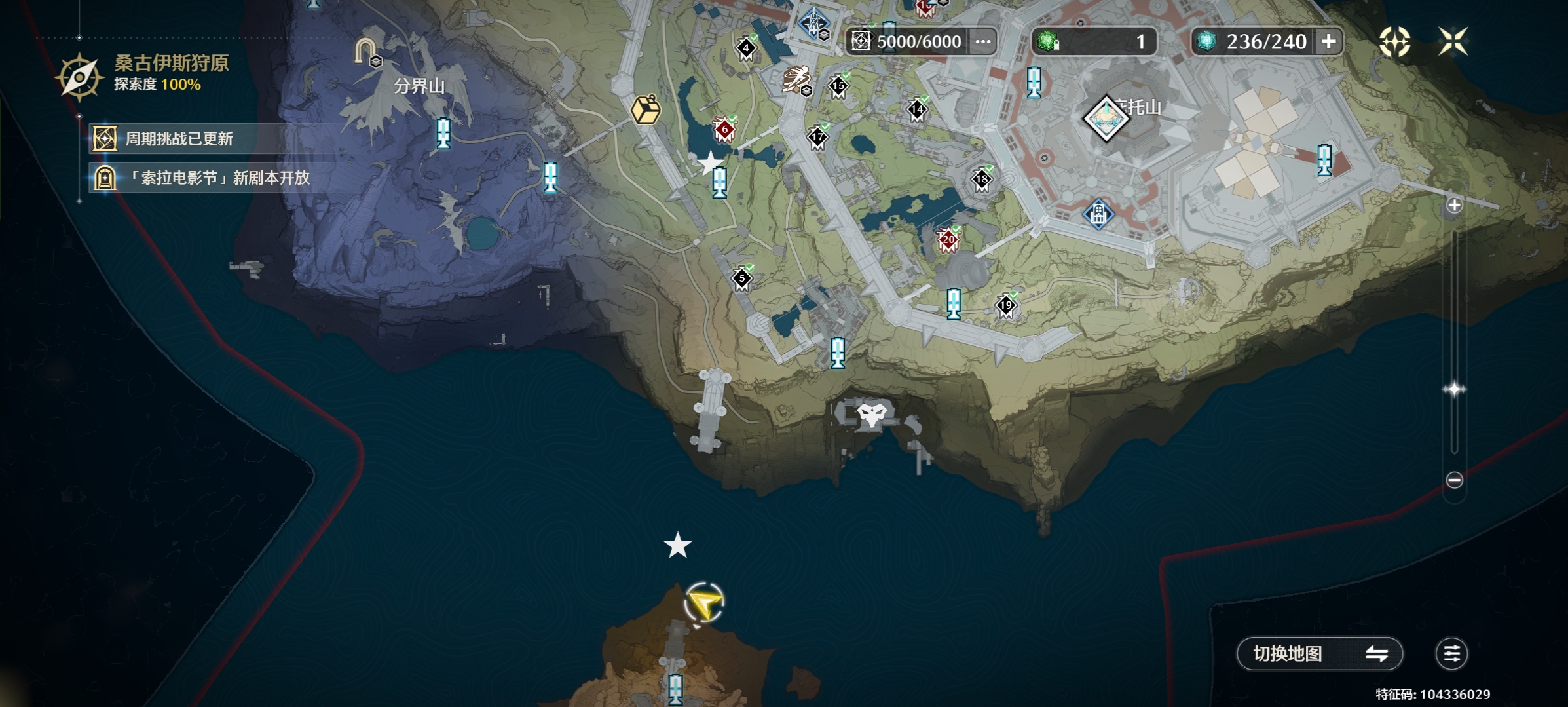Select the red marker numbered 6

(724, 130)
